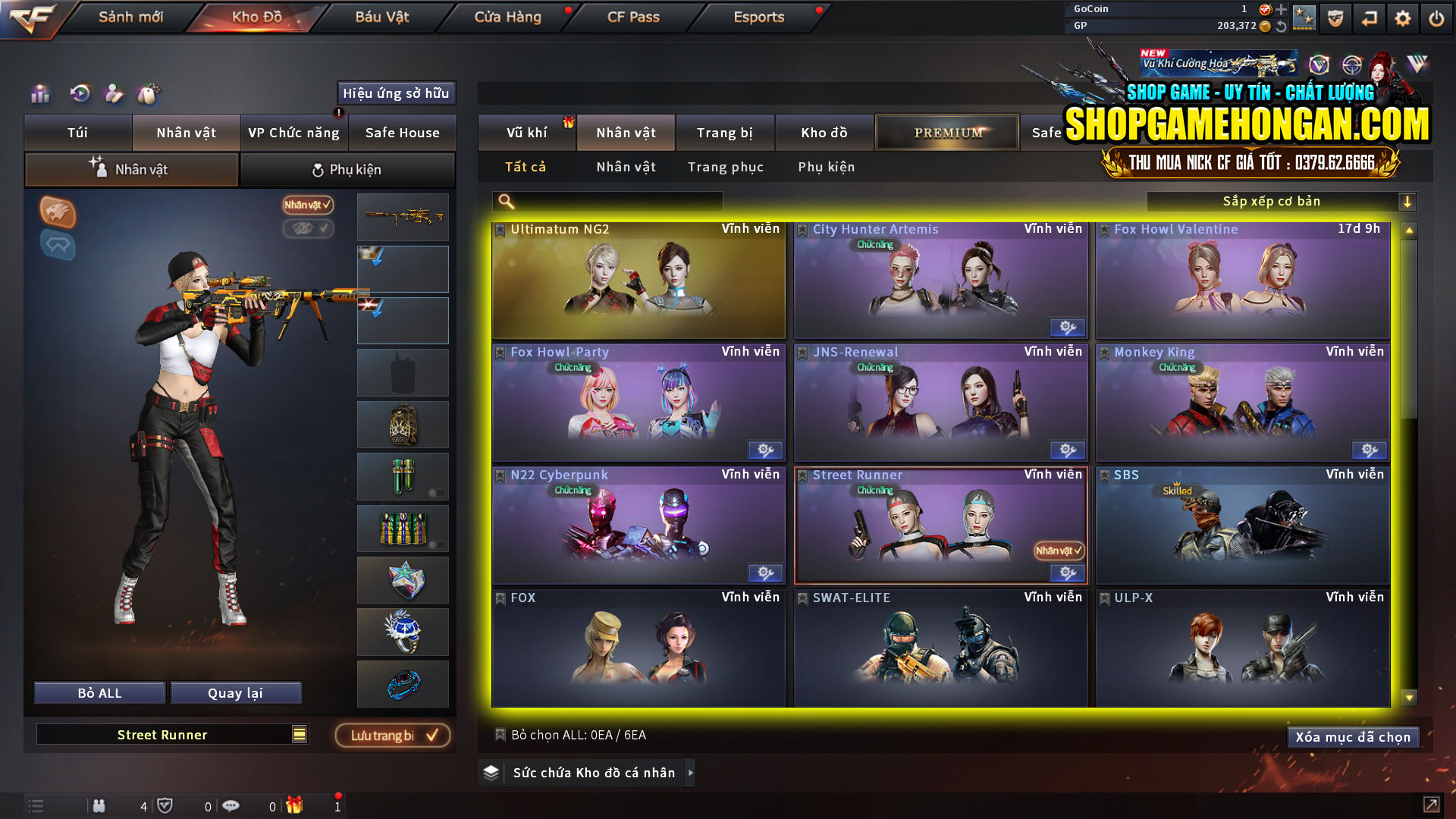Select the character customization pencil icon
This screenshot has width=1456, height=819.
click(x=115, y=94)
